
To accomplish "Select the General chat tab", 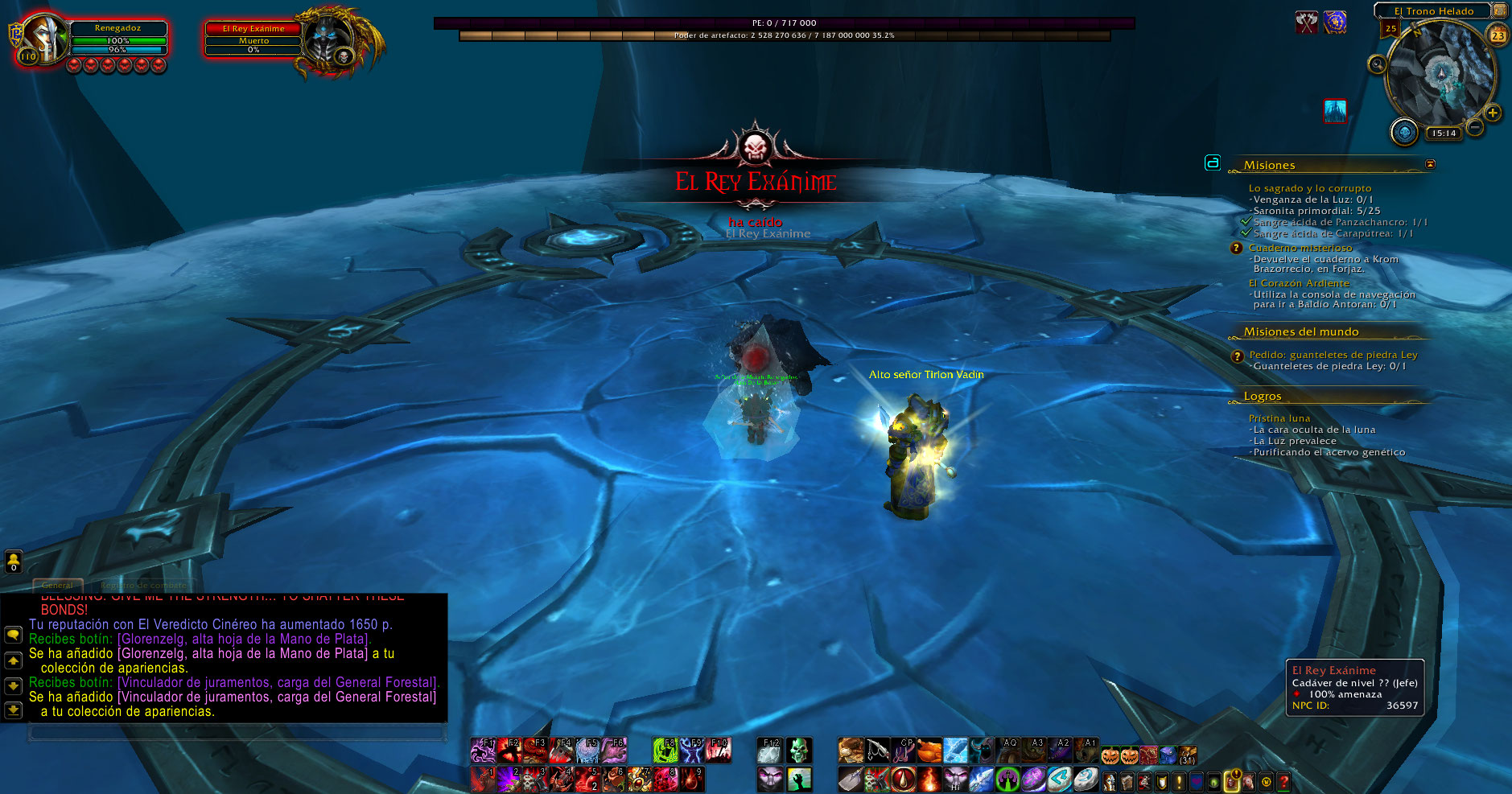I will coord(57,585).
